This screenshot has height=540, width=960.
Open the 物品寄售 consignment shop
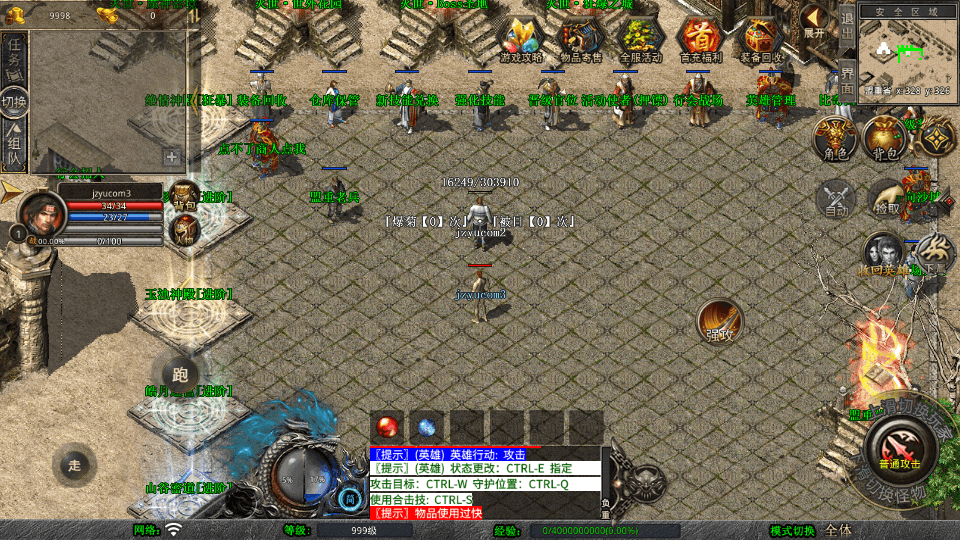581,39
